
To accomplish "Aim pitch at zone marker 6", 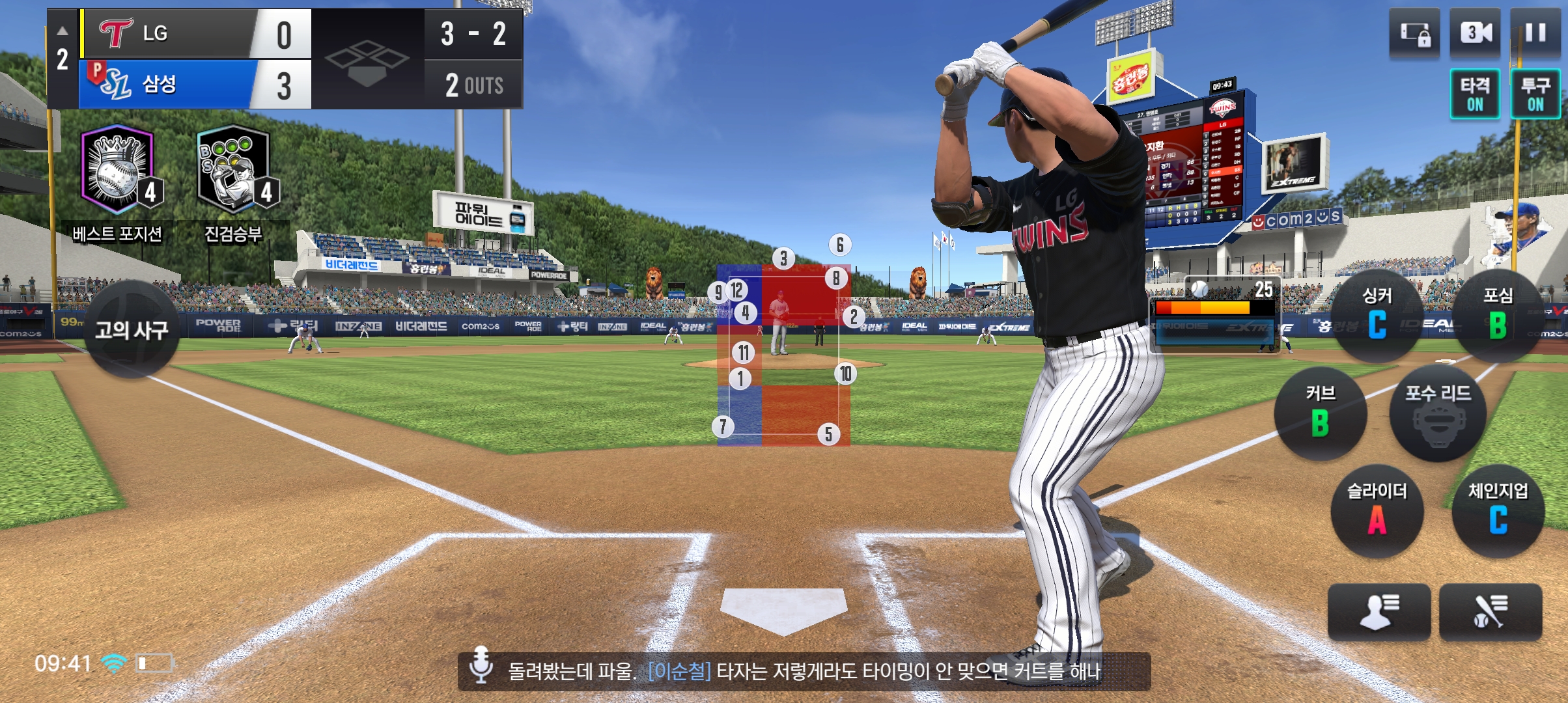I will pyautogui.click(x=840, y=245).
